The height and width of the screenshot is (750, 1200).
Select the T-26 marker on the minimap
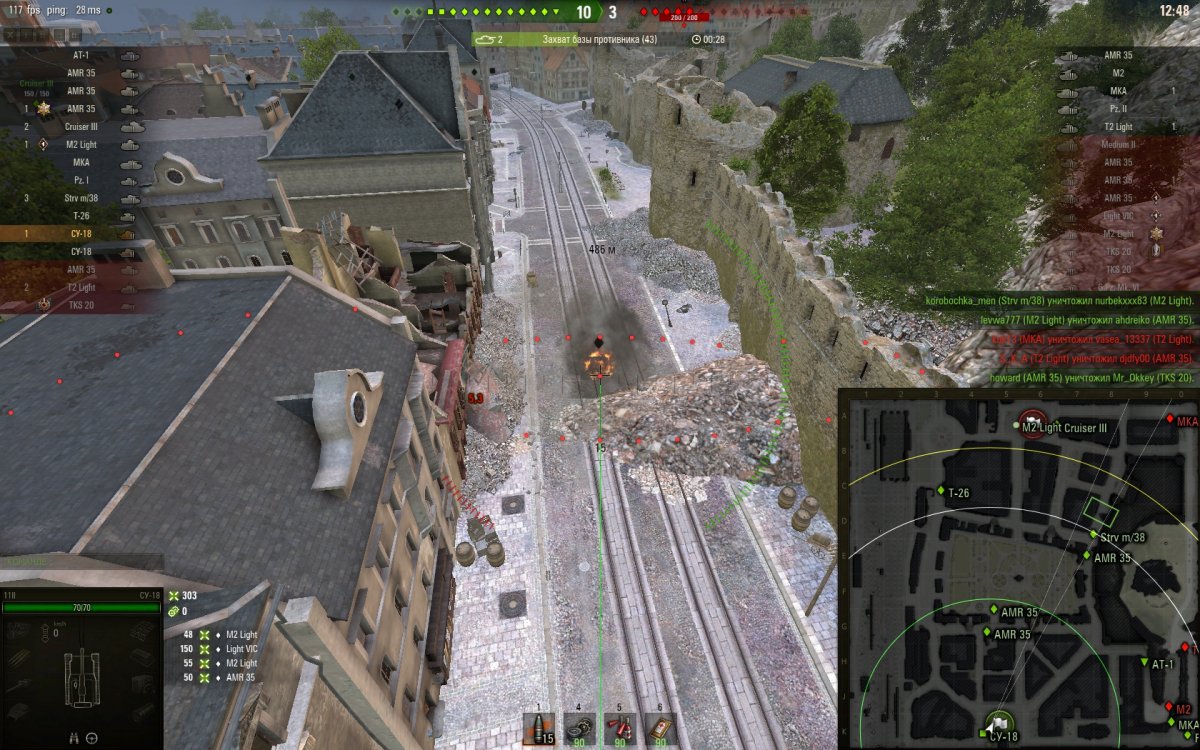(941, 491)
